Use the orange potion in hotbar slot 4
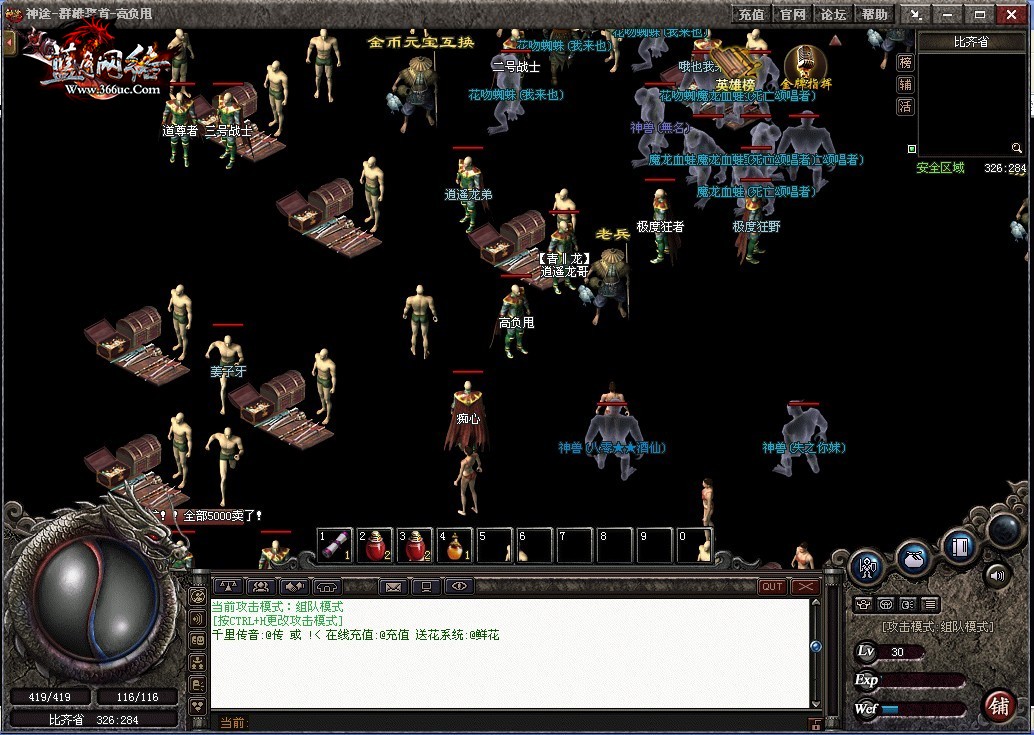The image size is (1034, 735). point(455,546)
